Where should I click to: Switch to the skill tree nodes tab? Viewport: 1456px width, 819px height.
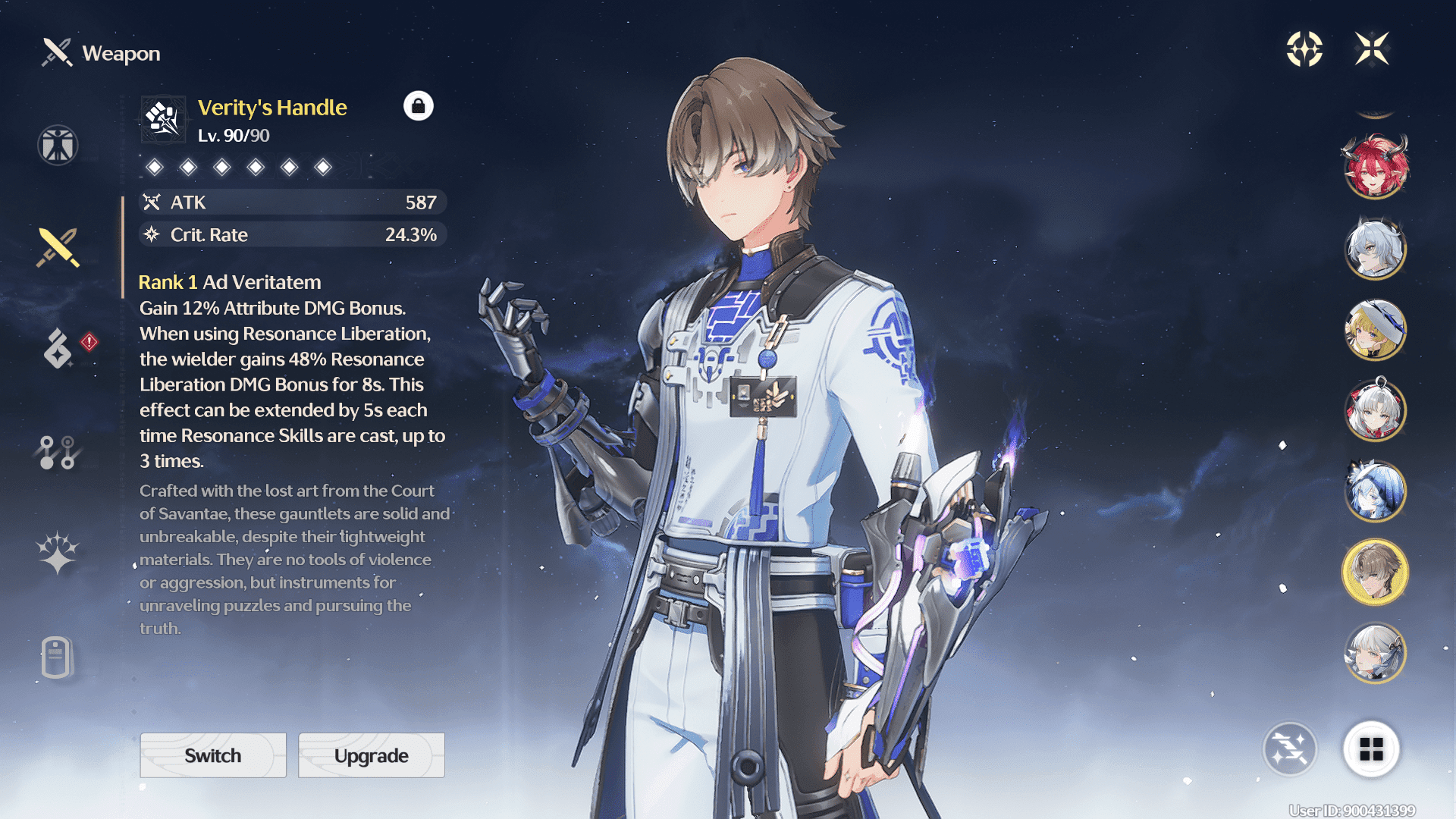(x=57, y=452)
